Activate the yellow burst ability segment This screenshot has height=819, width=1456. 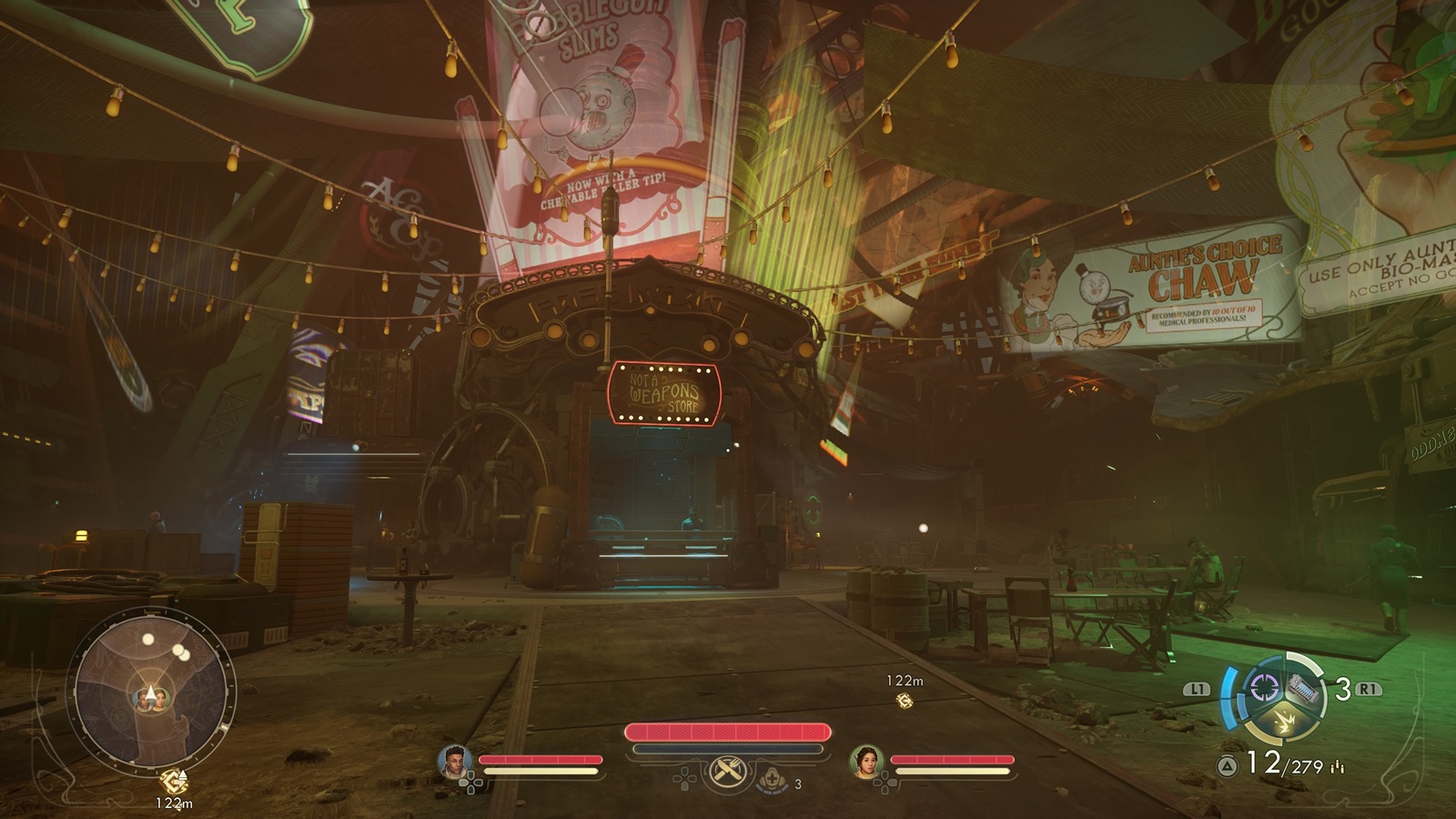[1283, 722]
